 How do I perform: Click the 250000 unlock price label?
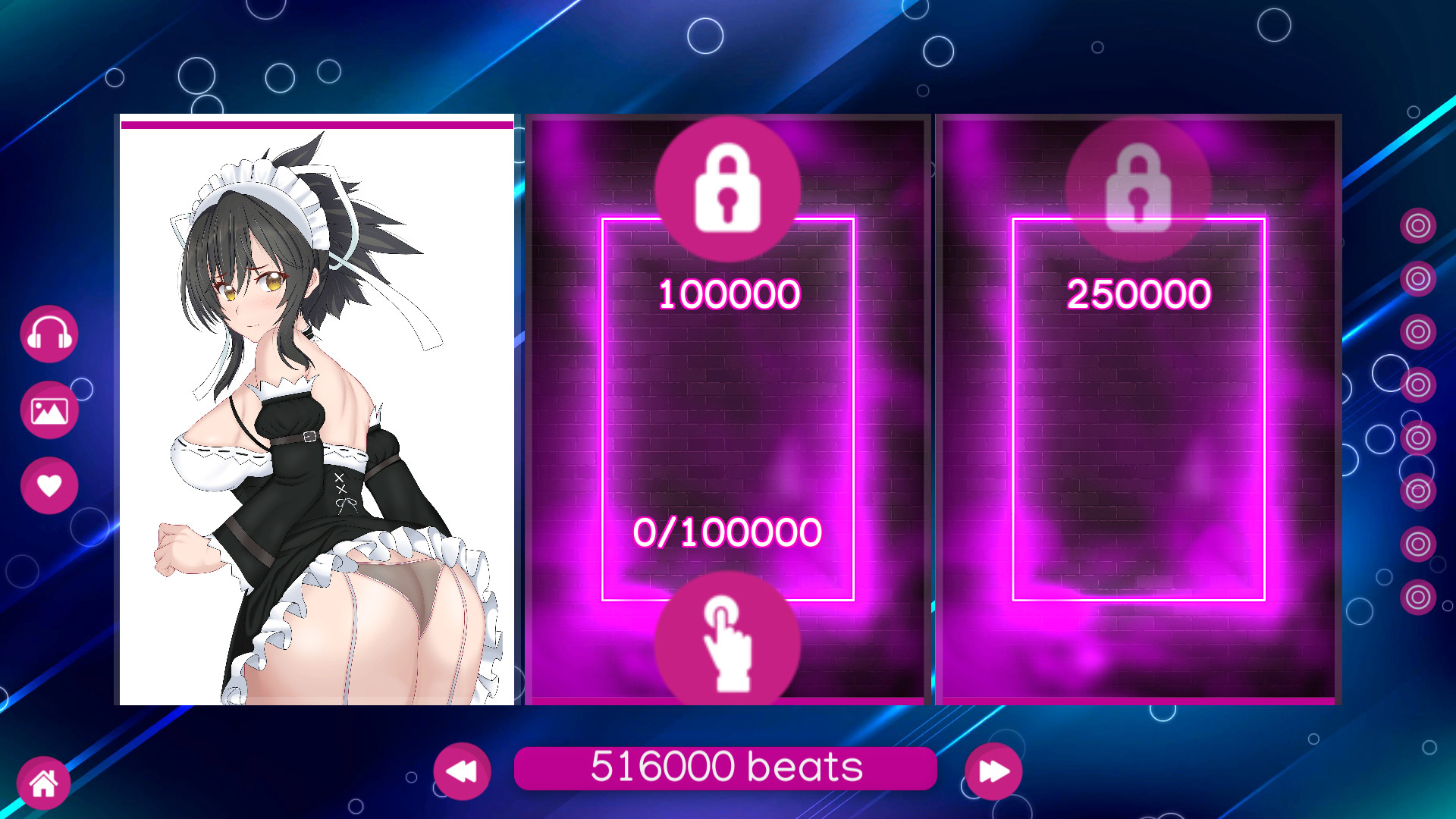click(1138, 293)
